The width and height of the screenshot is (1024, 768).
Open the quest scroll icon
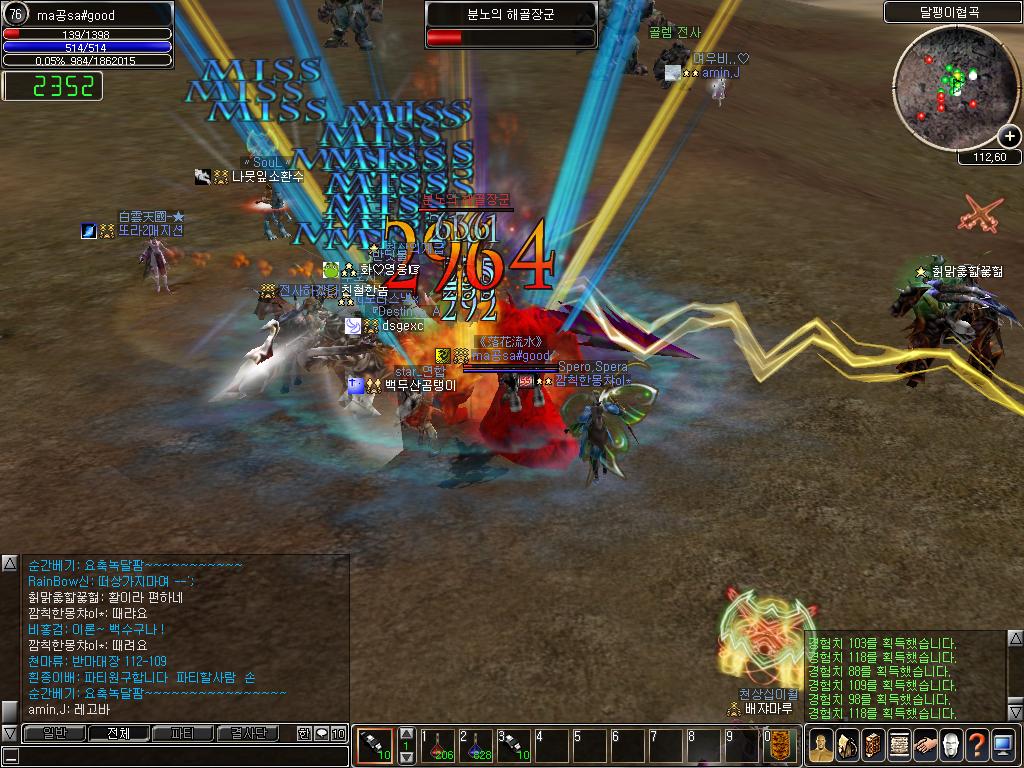pyautogui.click(x=898, y=746)
